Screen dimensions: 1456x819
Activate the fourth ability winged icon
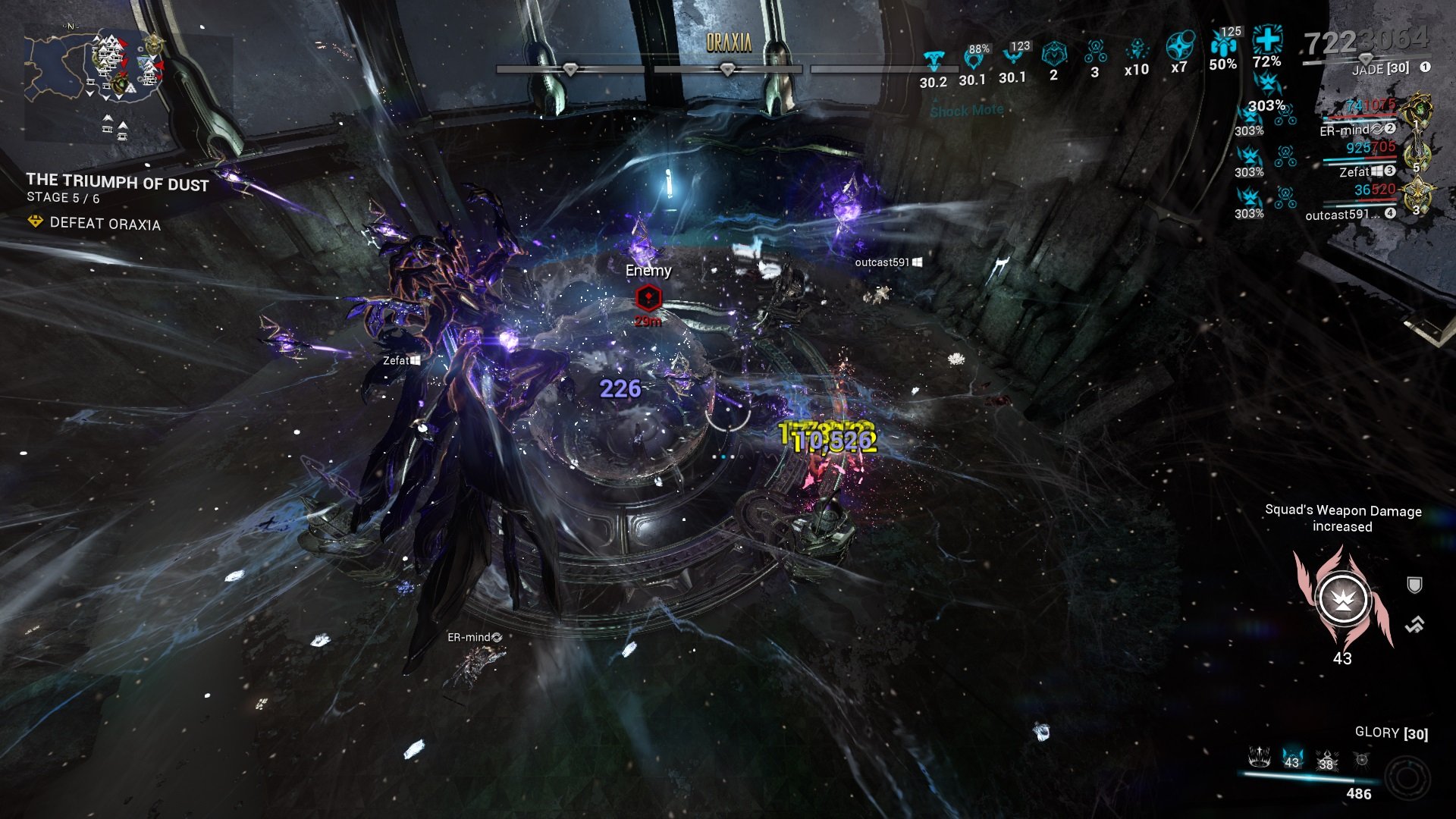pyautogui.click(x=1362, y=759)
